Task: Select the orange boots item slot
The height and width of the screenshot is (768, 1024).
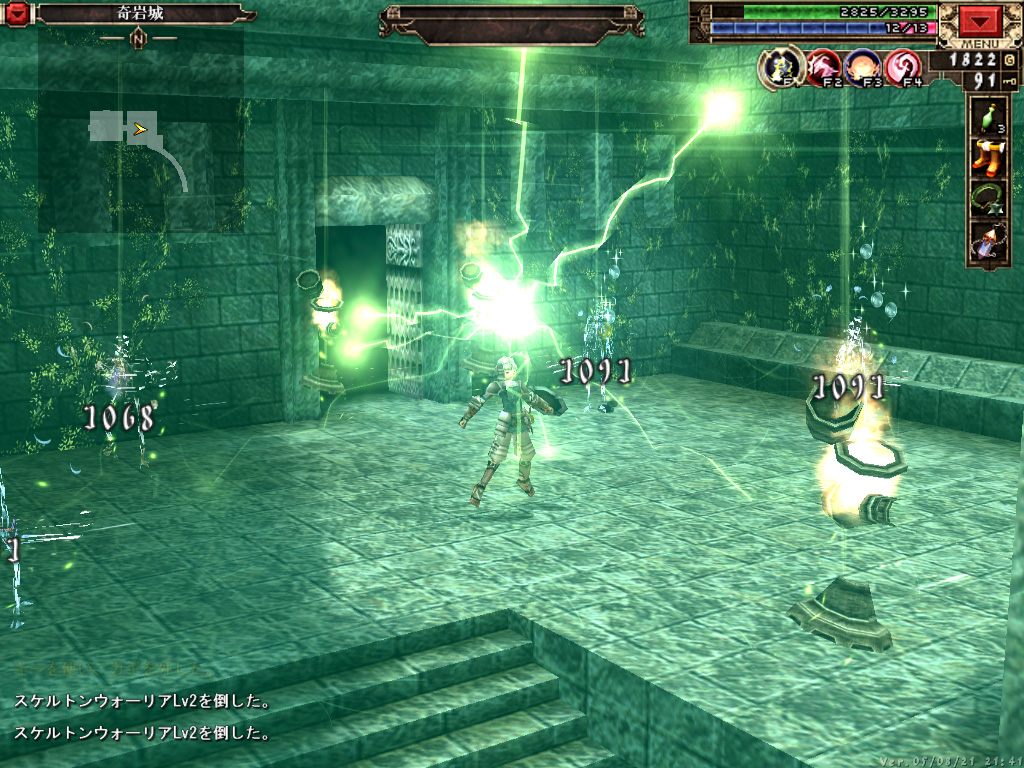Action: (988, 160)
